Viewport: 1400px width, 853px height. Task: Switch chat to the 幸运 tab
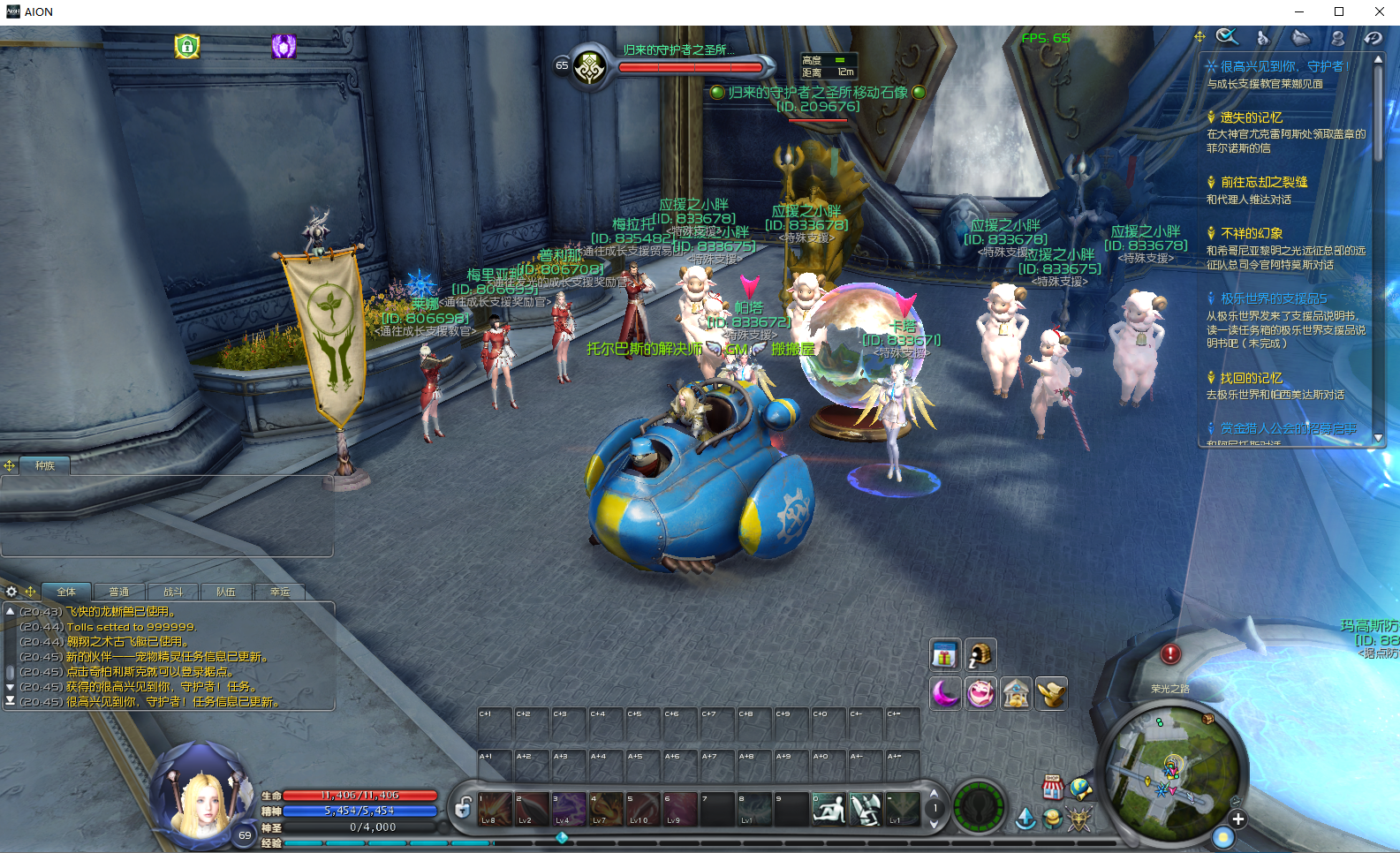click(280, 592)
